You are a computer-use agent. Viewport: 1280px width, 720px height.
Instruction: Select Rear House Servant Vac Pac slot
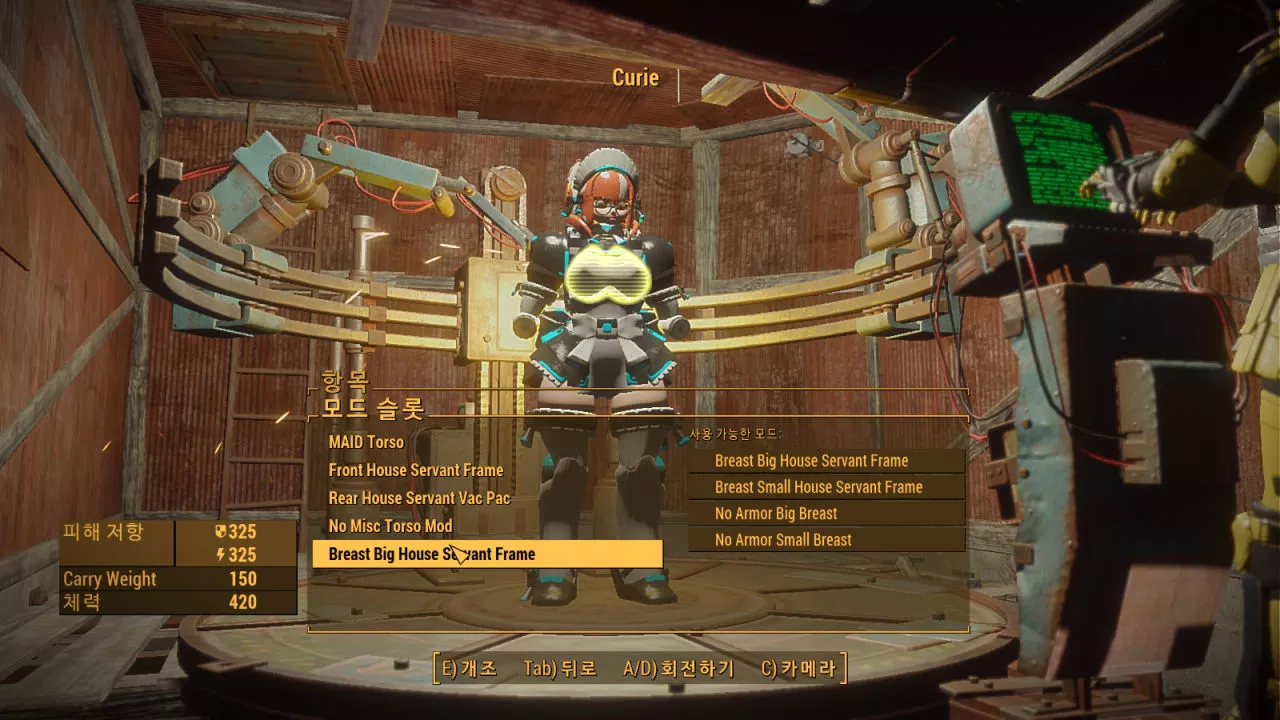click(420, 498)
